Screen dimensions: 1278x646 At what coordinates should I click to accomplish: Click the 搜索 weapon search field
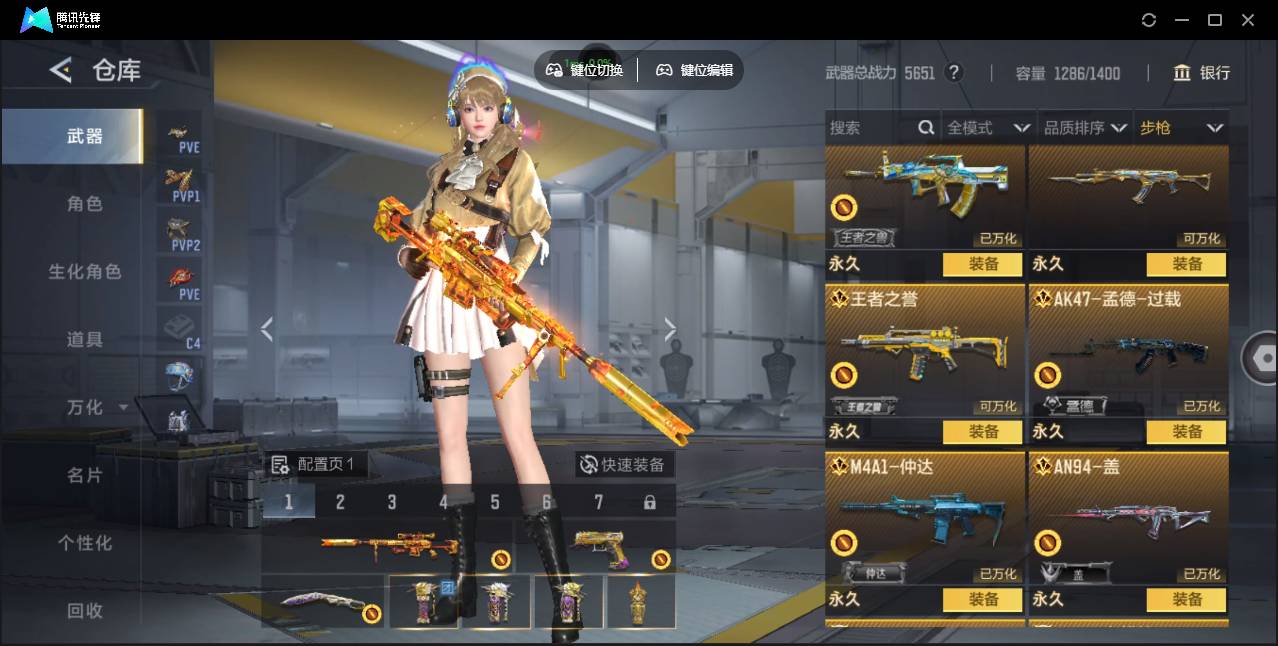[x=870, y=128]
